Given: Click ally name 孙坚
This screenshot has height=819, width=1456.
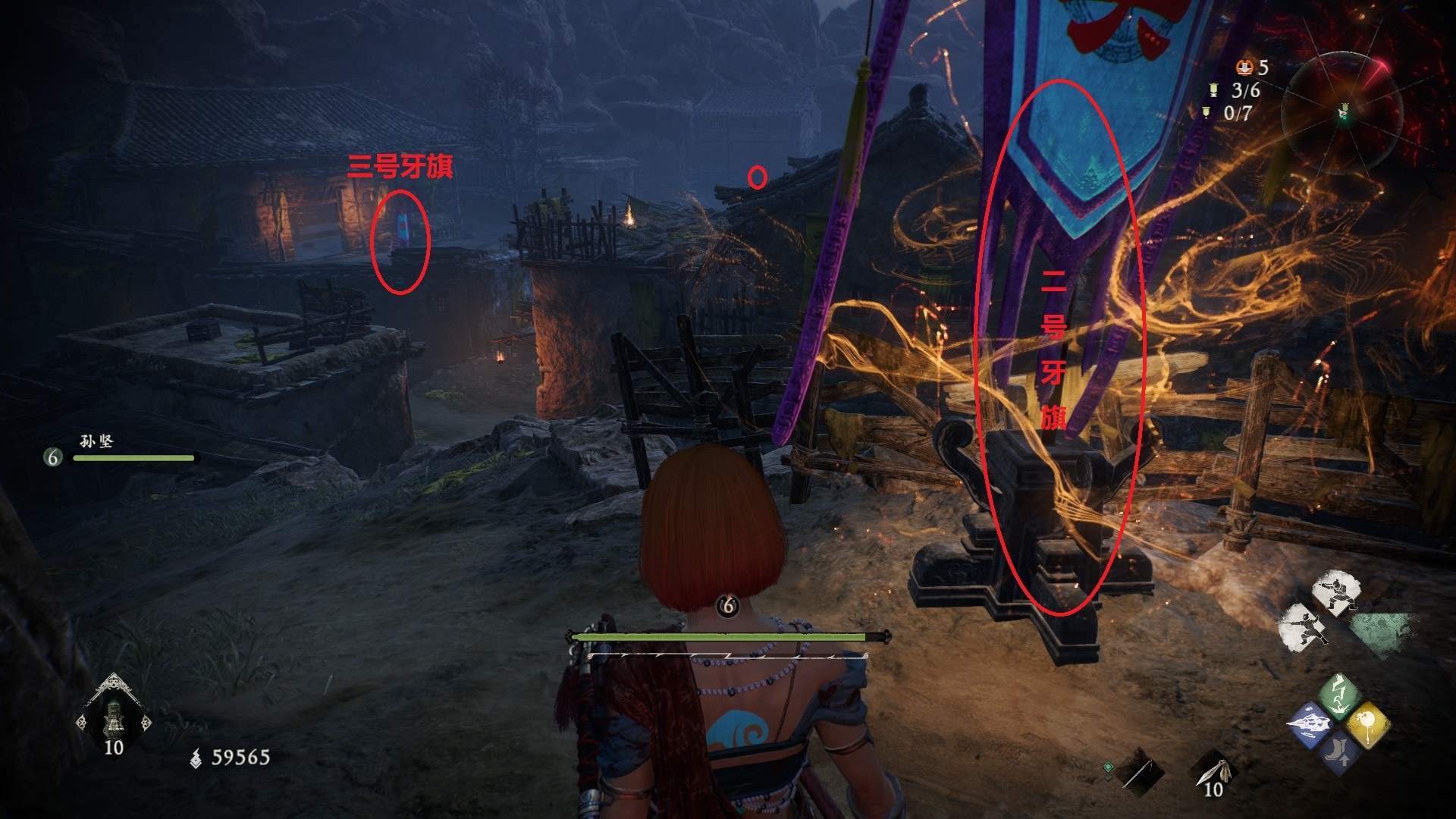Looking at the screenshot, I should 96,441.
